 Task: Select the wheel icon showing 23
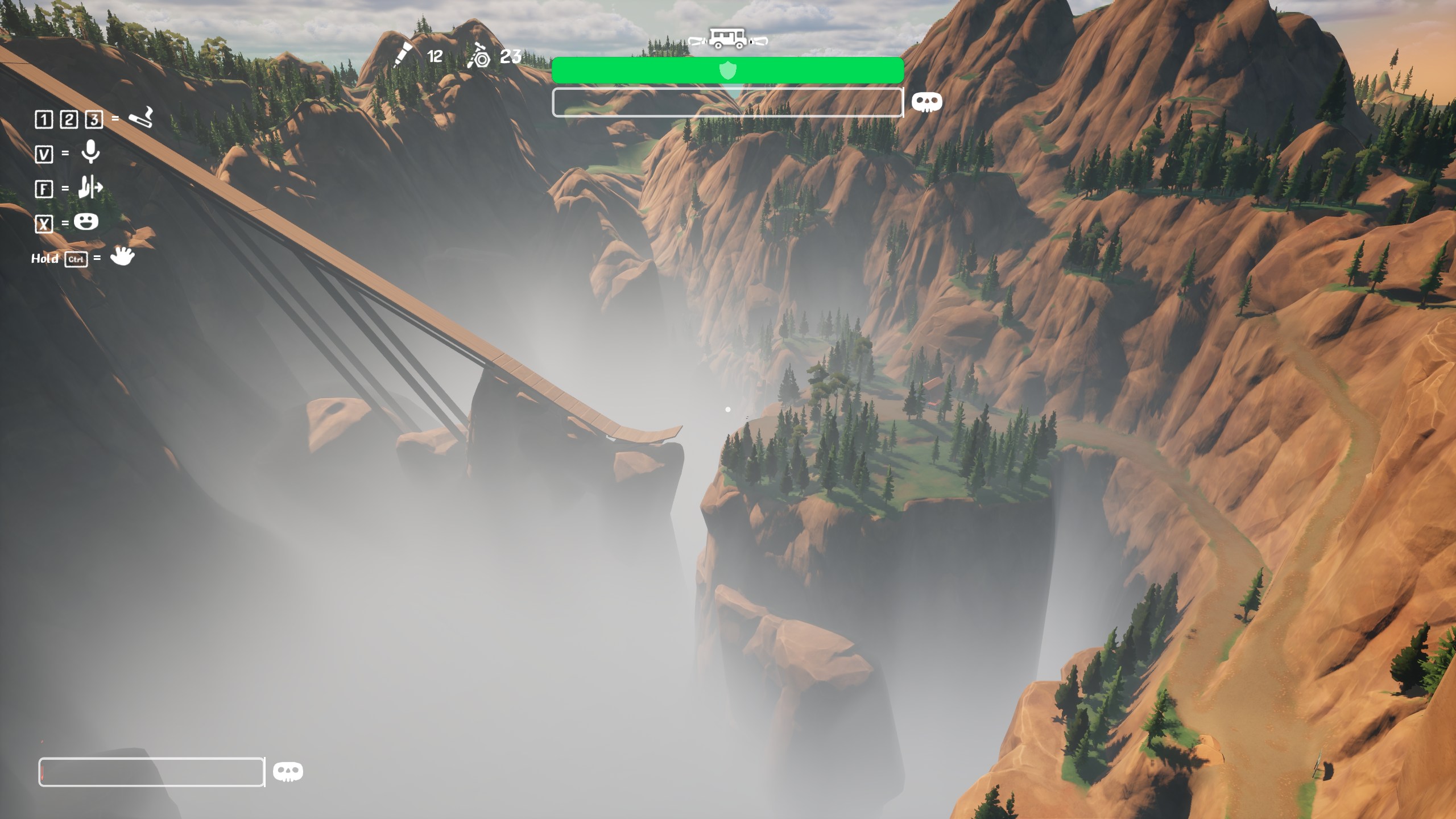479,56
